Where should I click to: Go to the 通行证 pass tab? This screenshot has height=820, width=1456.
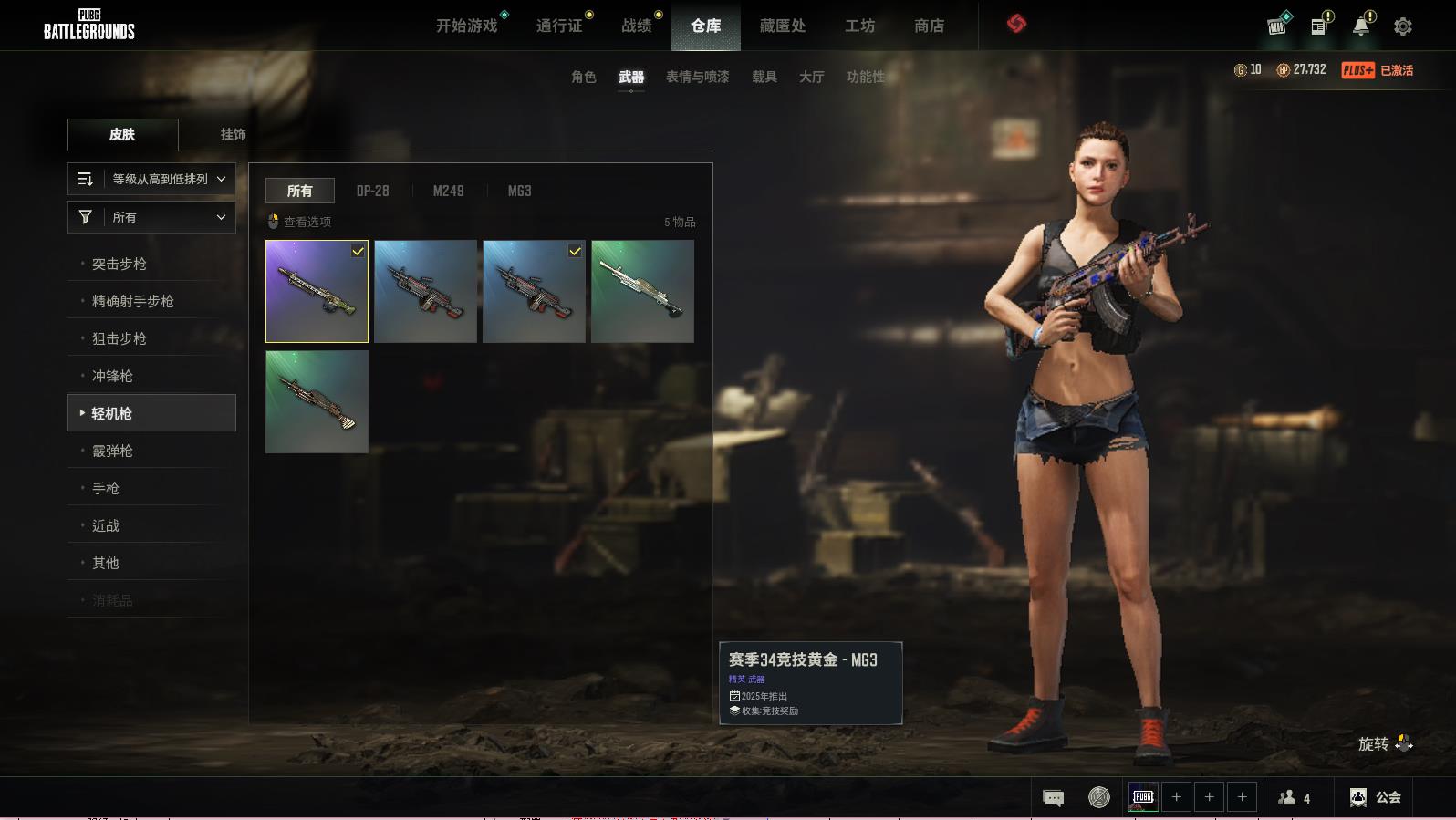click(559, 26)
